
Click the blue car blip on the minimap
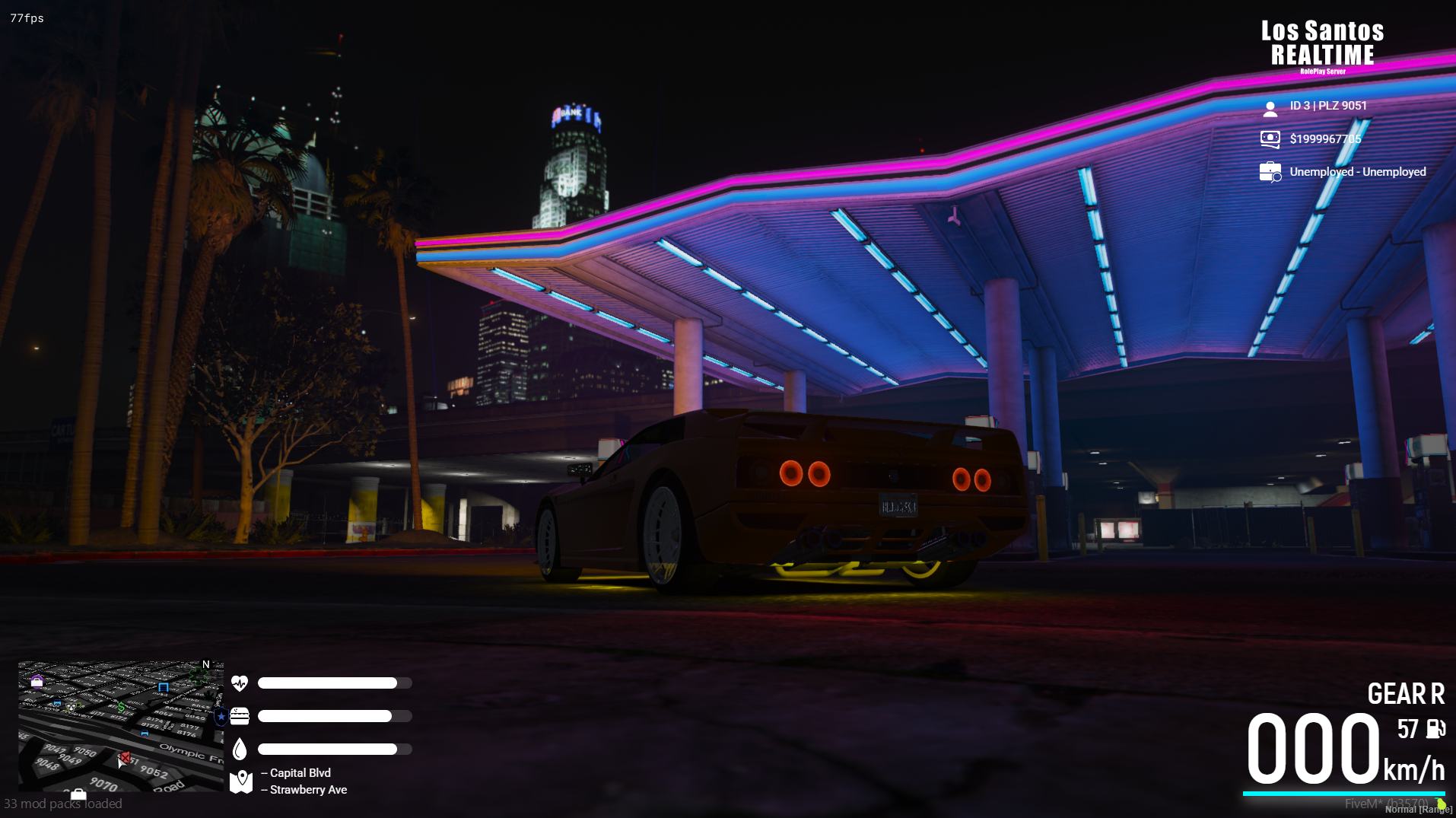coord(145,734)
